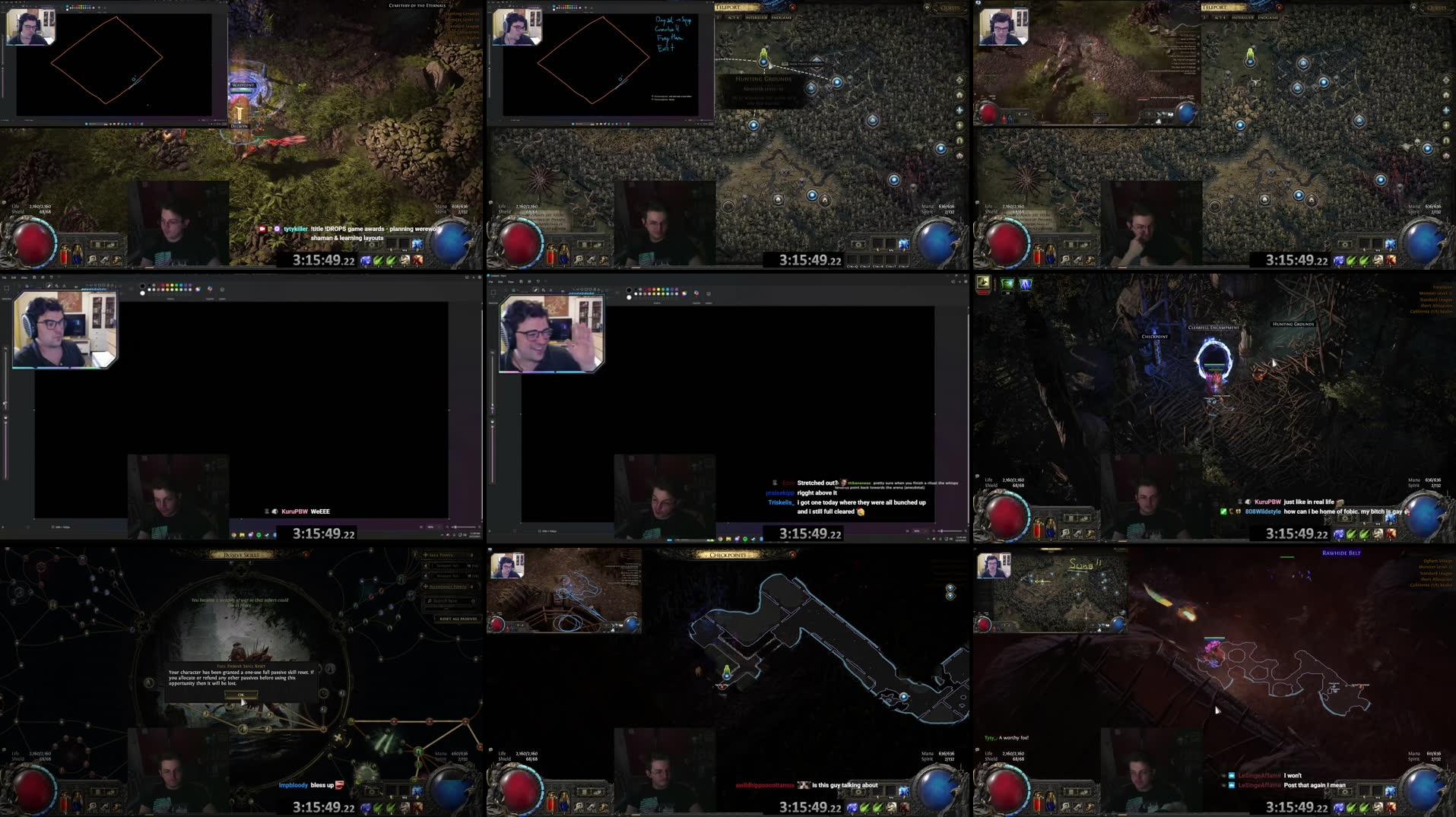Select the text tool in the drawing app

click(x=550, y=290)
